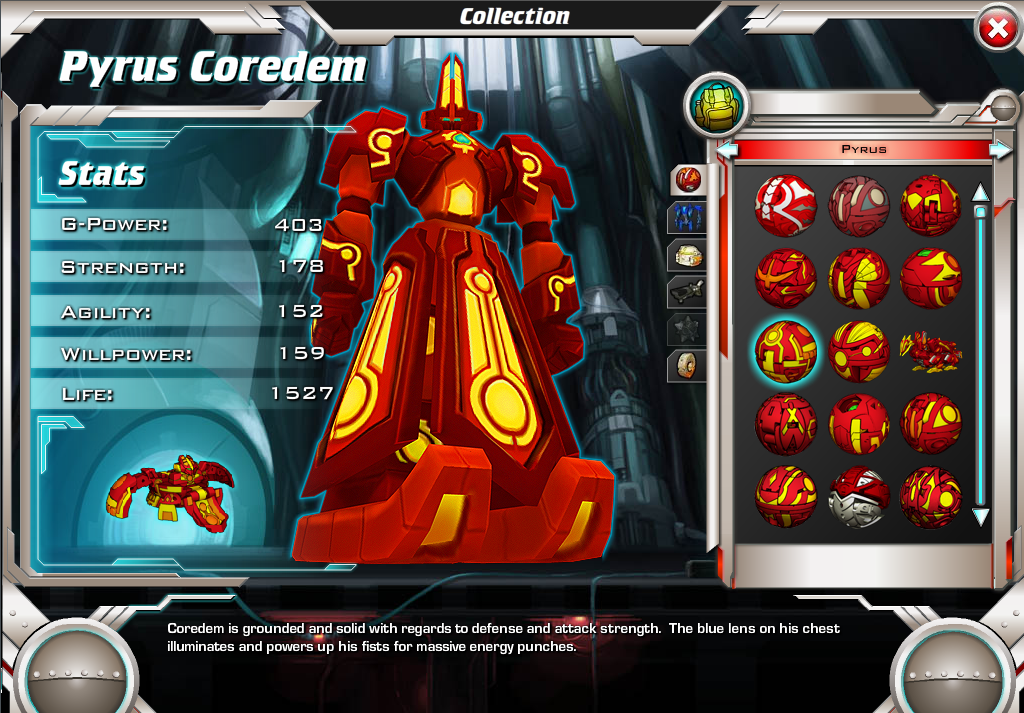Select the red Bakugan ball category tab
The width and height of the screenshot is (1024, 713).
(x=688, y=180)
